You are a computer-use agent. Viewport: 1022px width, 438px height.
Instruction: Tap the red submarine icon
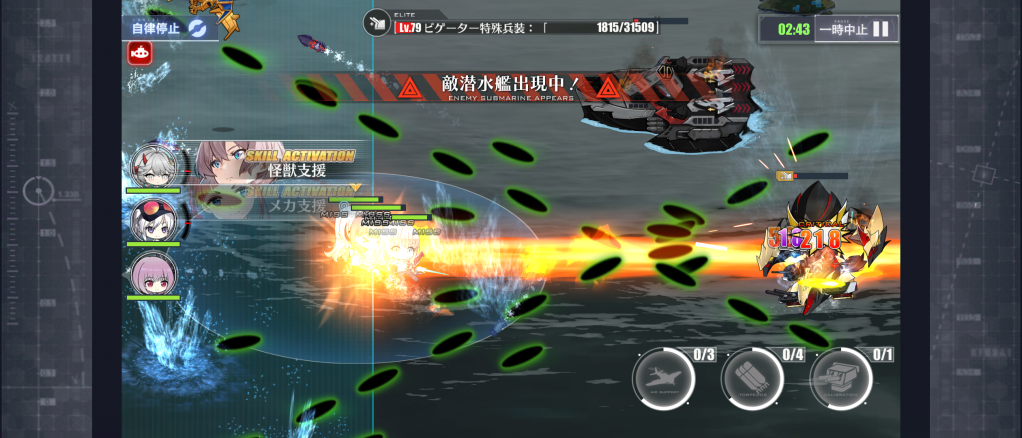139,54
